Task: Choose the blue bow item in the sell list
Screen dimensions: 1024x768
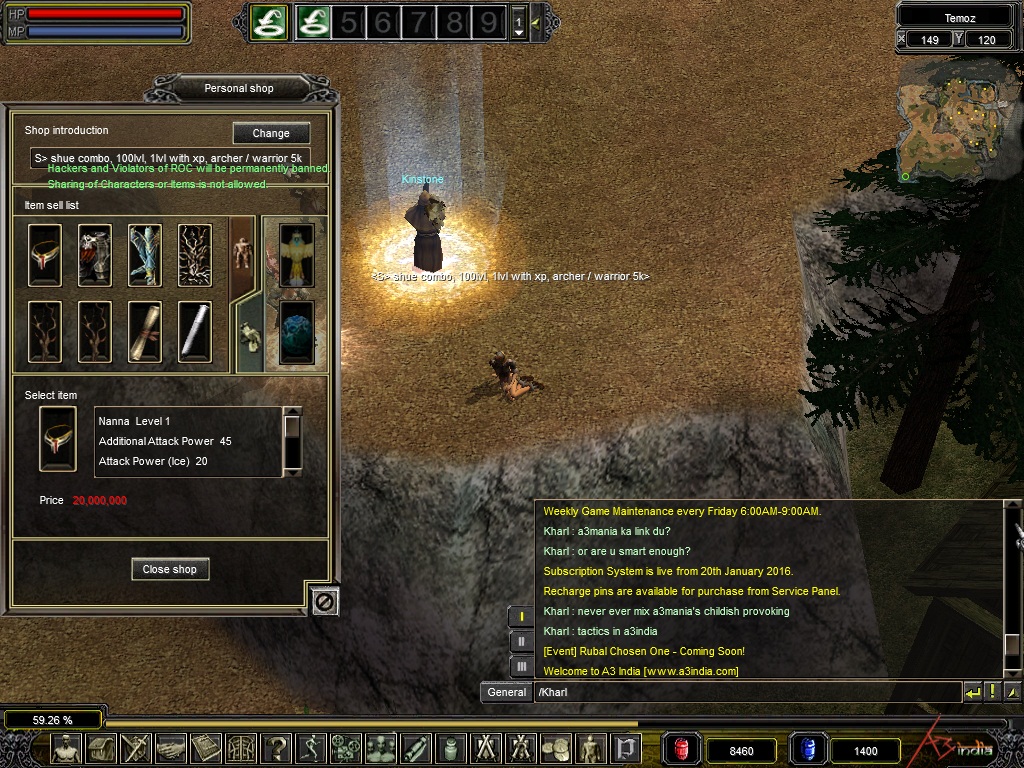Action: point(145,255)
